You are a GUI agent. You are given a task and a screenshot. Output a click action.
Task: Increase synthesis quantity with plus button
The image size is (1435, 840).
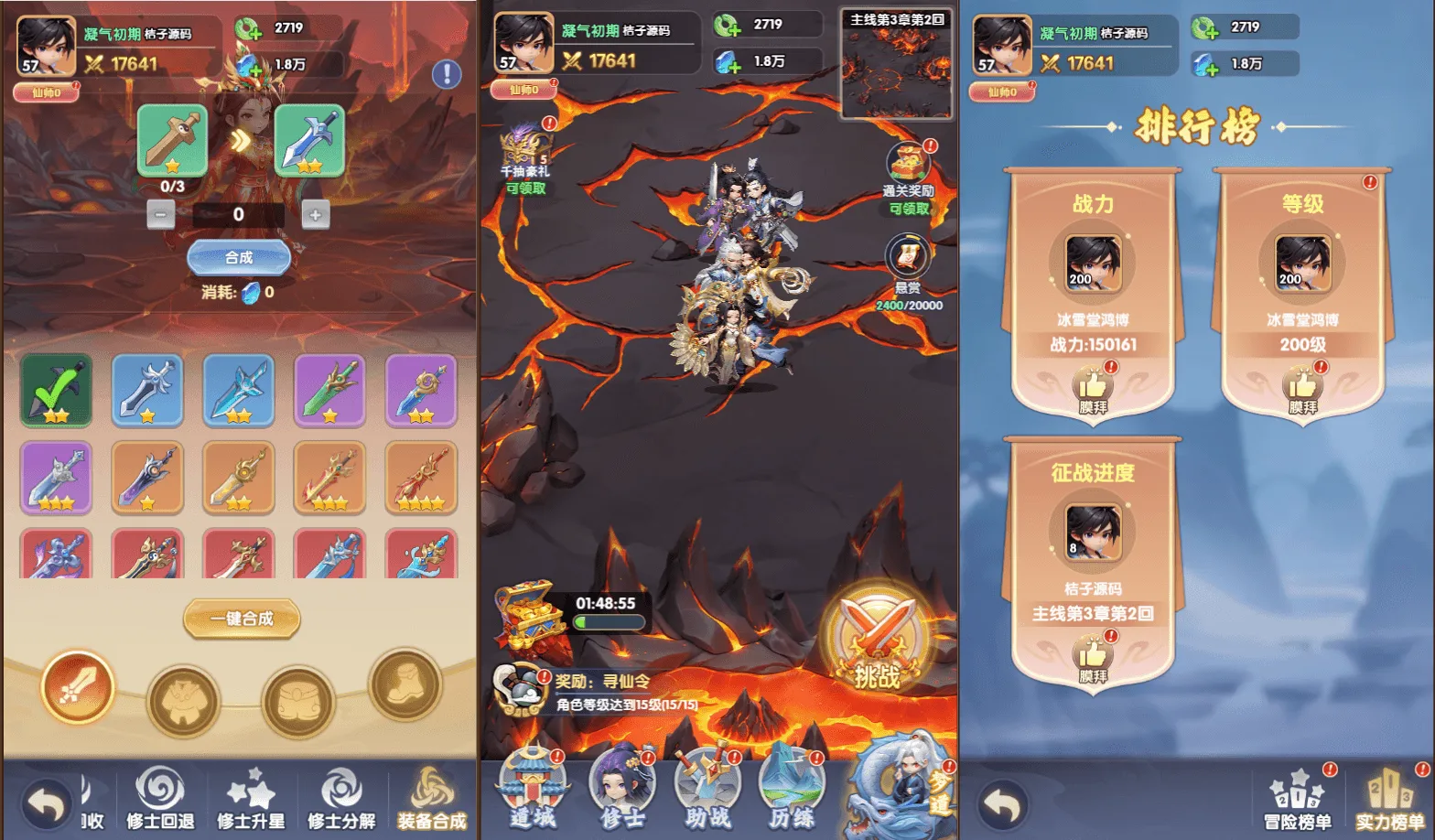pos(316,215)
